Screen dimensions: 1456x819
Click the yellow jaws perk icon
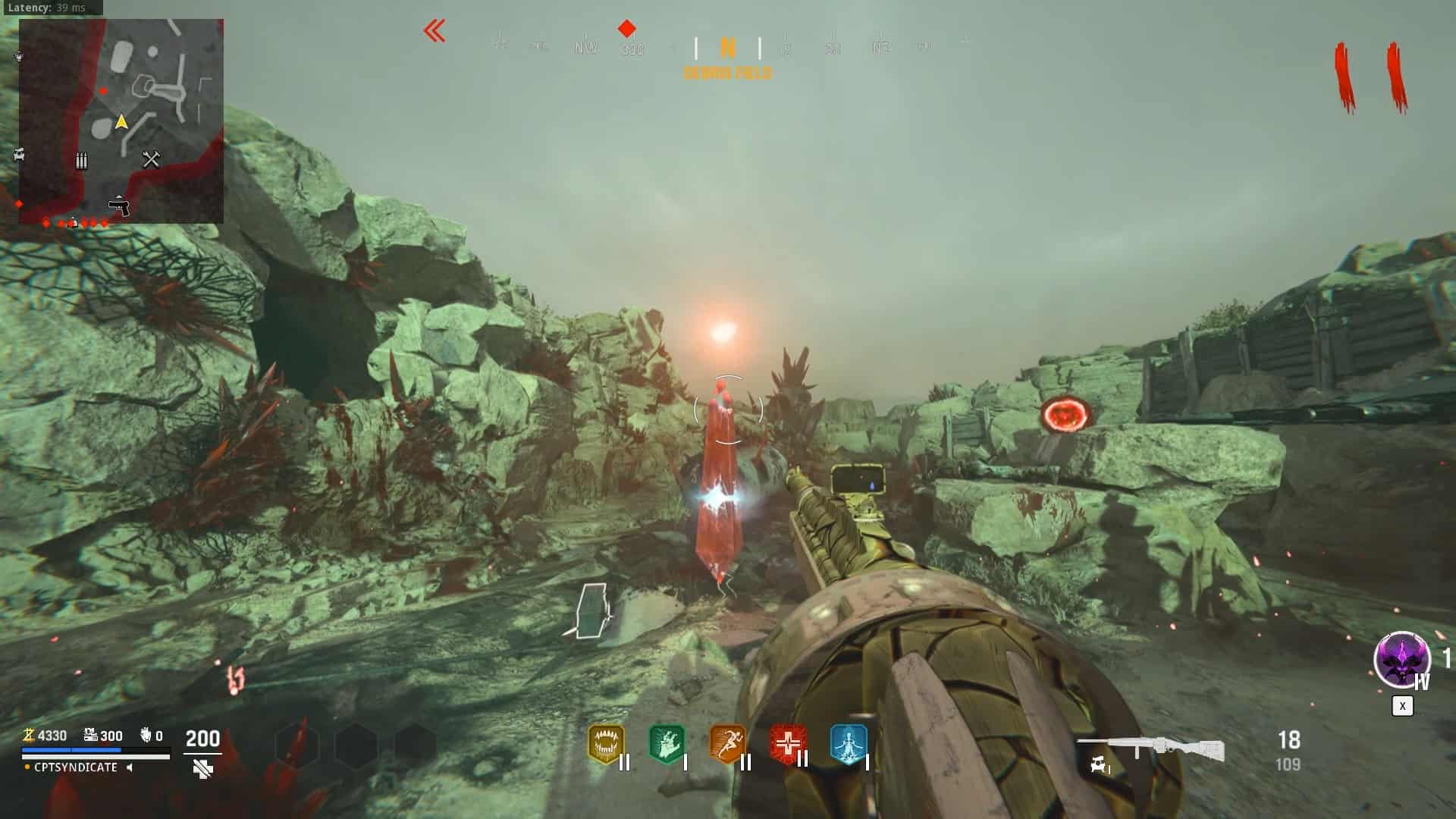pyautogui.click(x=606, y=744)
